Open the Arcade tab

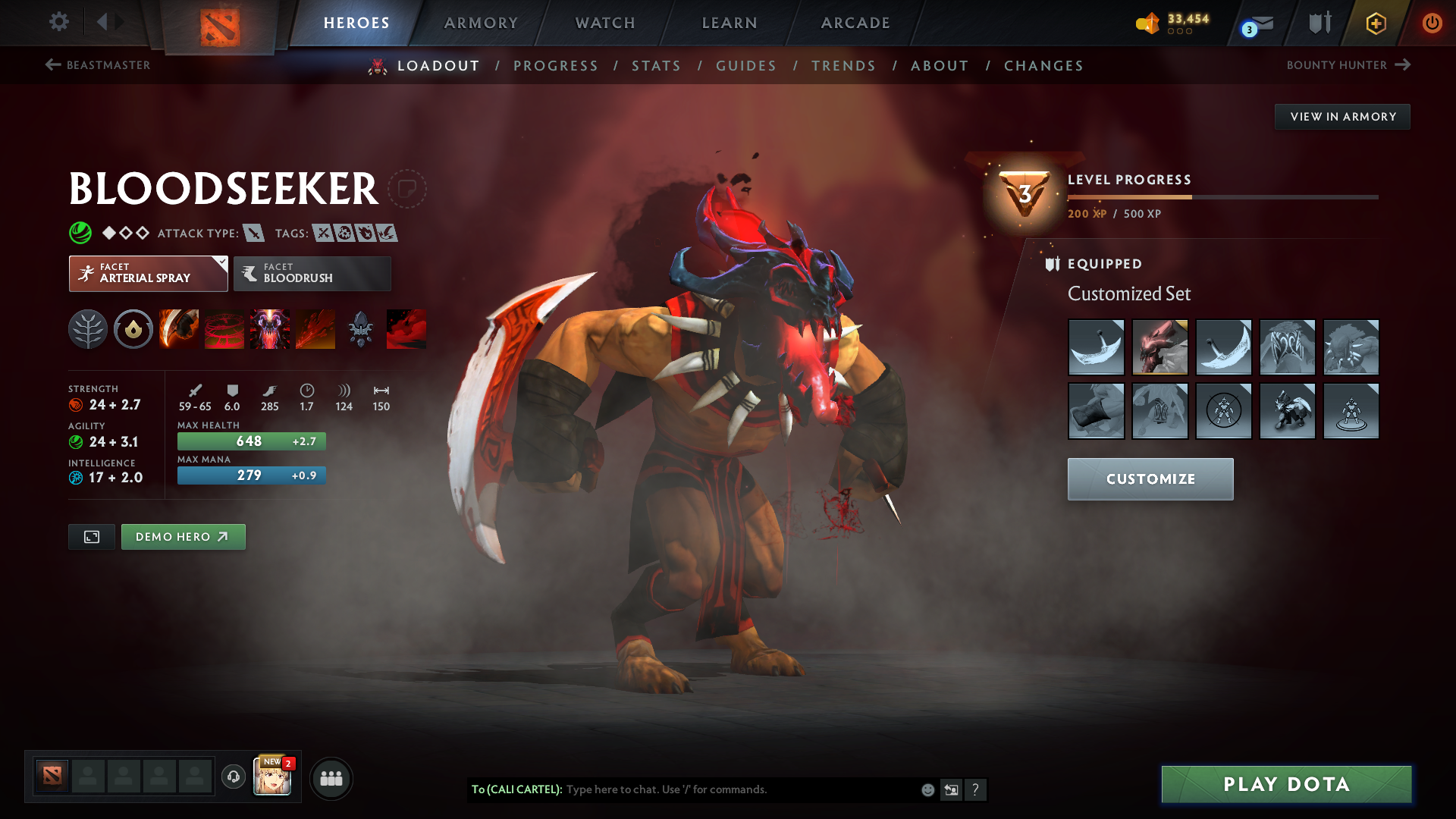(855, 23)
